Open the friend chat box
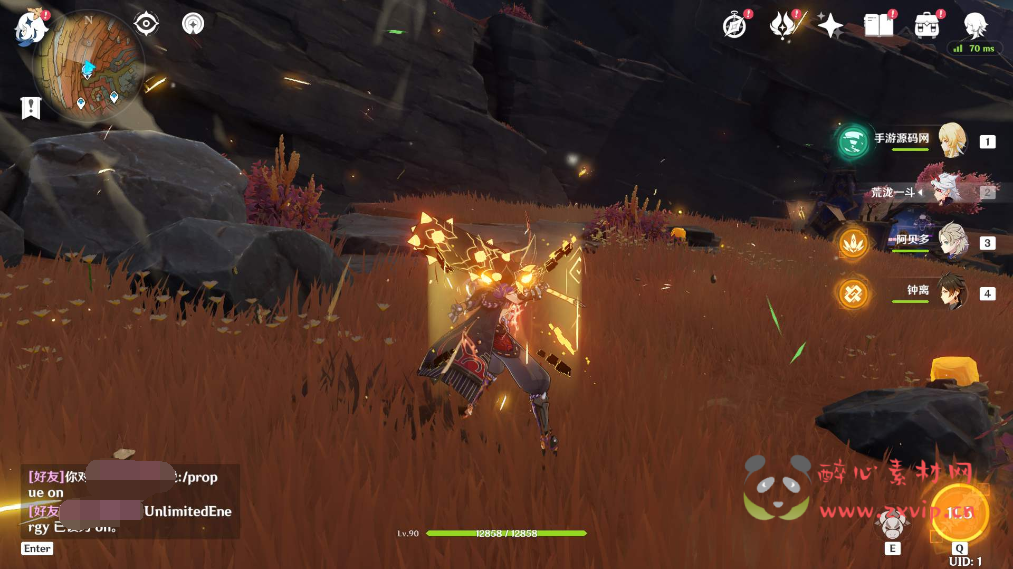 coord(128,501)
